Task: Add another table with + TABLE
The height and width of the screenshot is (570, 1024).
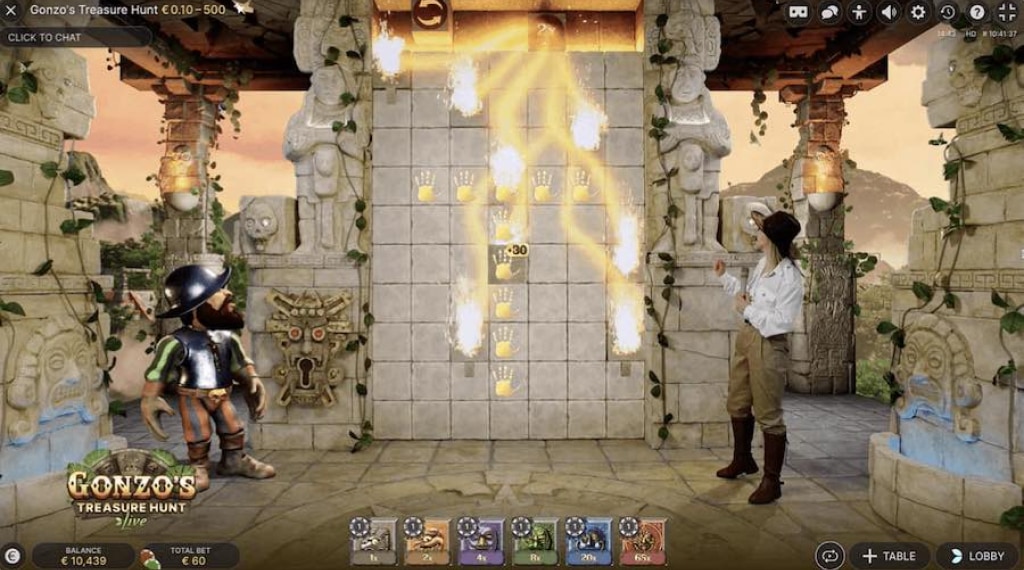Action: click(x=889, y=556)
